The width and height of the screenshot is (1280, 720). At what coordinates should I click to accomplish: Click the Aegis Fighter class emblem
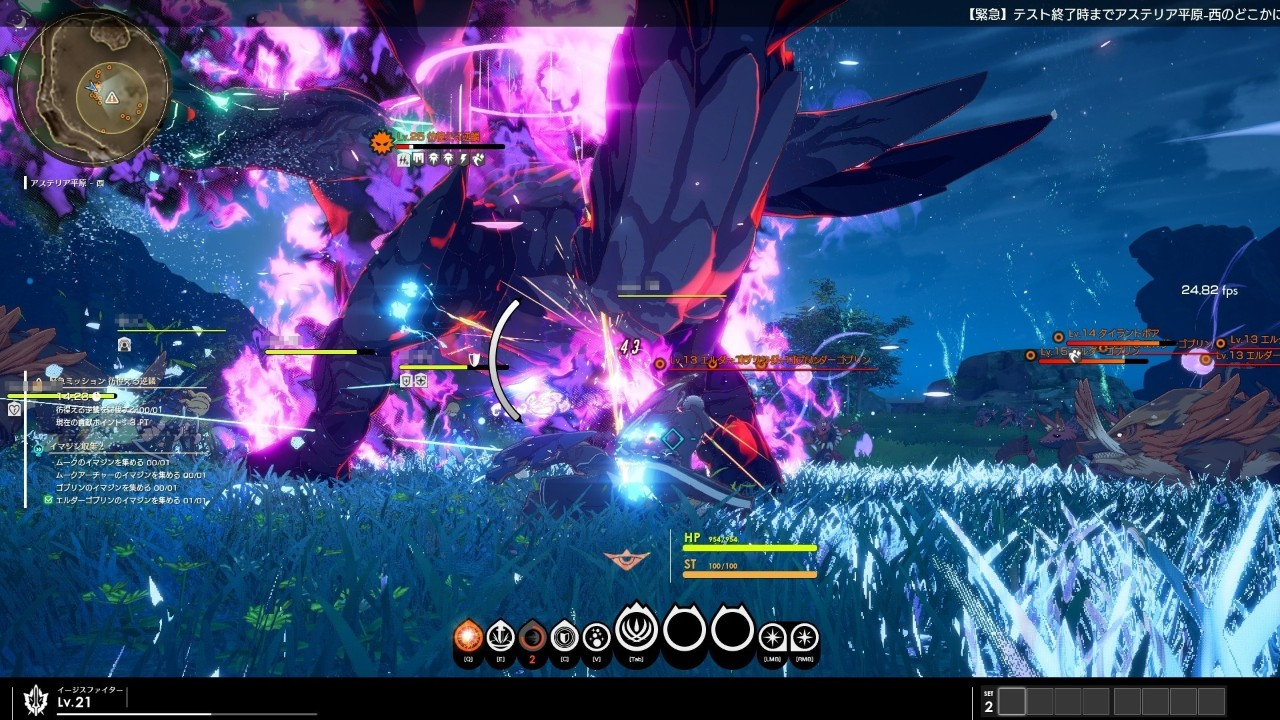pyautogui.click(x=37, y=699)
